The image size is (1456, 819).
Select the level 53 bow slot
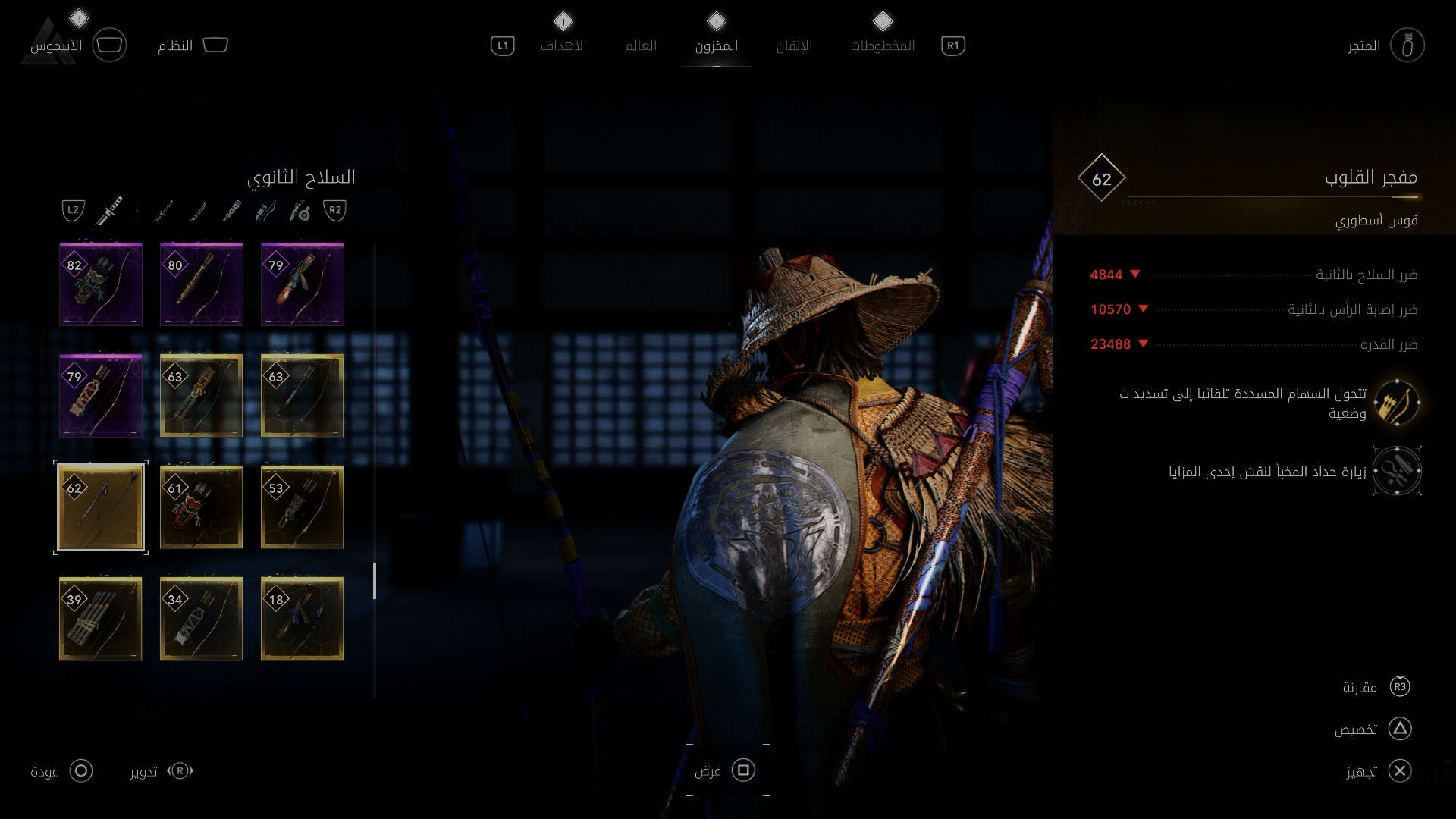302,507
